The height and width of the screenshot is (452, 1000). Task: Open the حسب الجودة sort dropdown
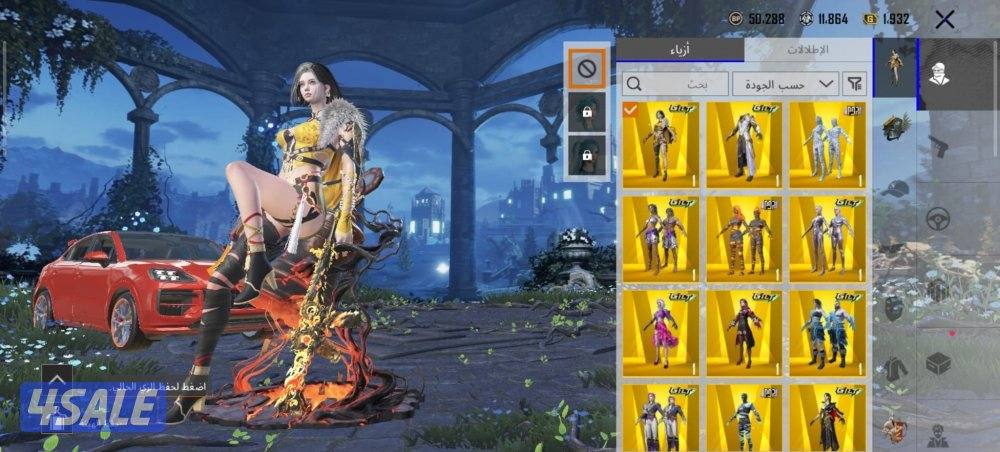pyautogui.click(x=785, y=84)
